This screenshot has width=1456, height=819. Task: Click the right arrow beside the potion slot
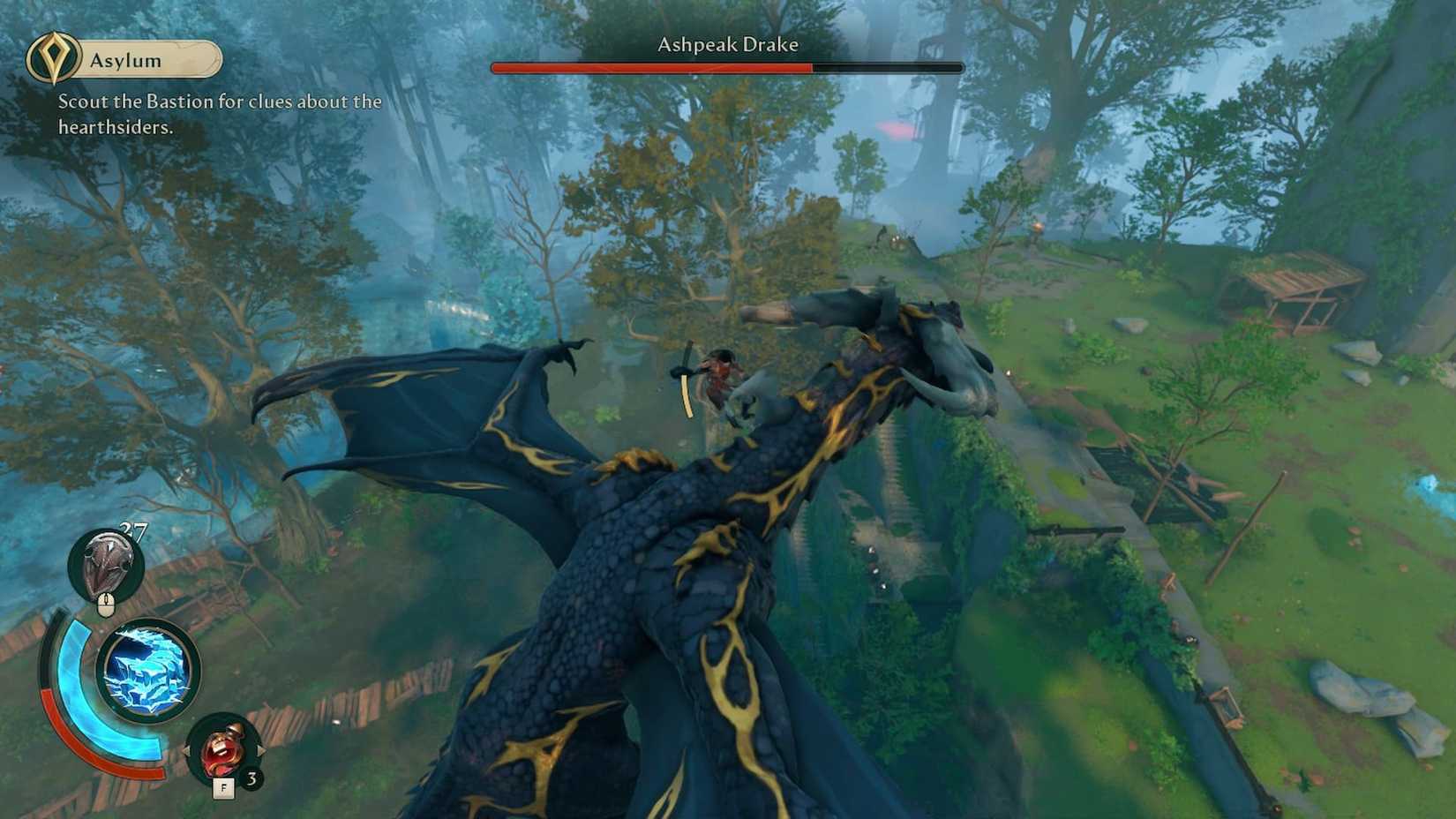(261, 749)
